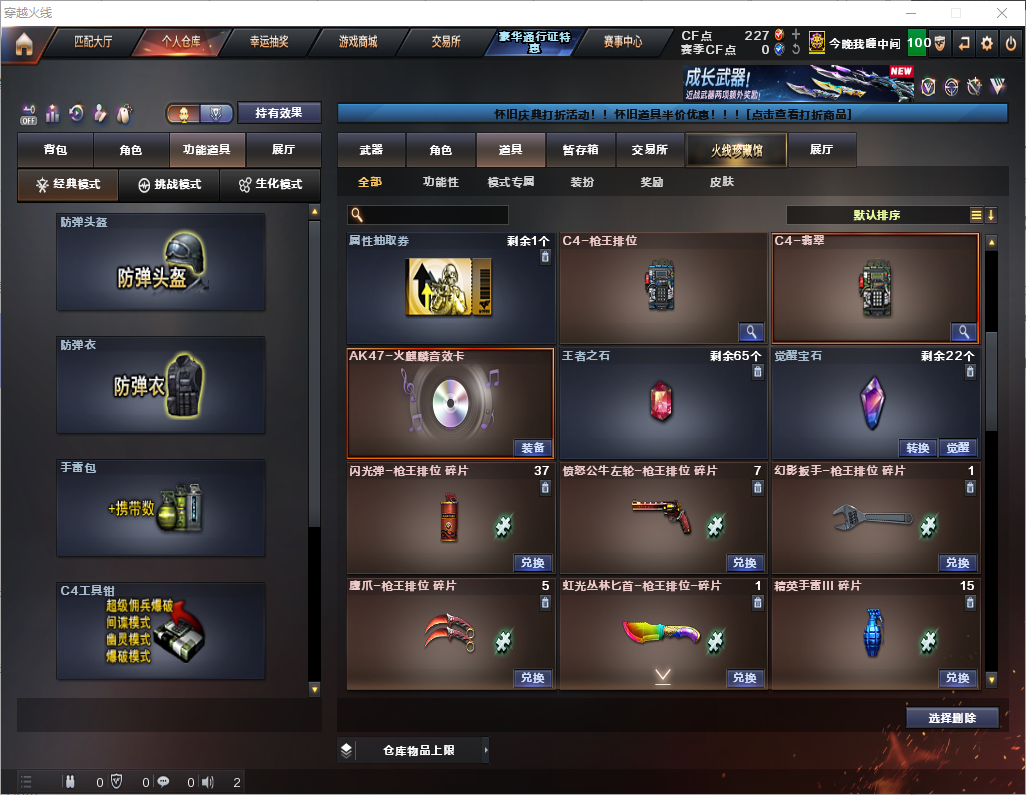Viewport: 1026px width, 795px height.
Task: Equip the AK47-火麒麟音效卡 with 装备
Action: point(533,448)
